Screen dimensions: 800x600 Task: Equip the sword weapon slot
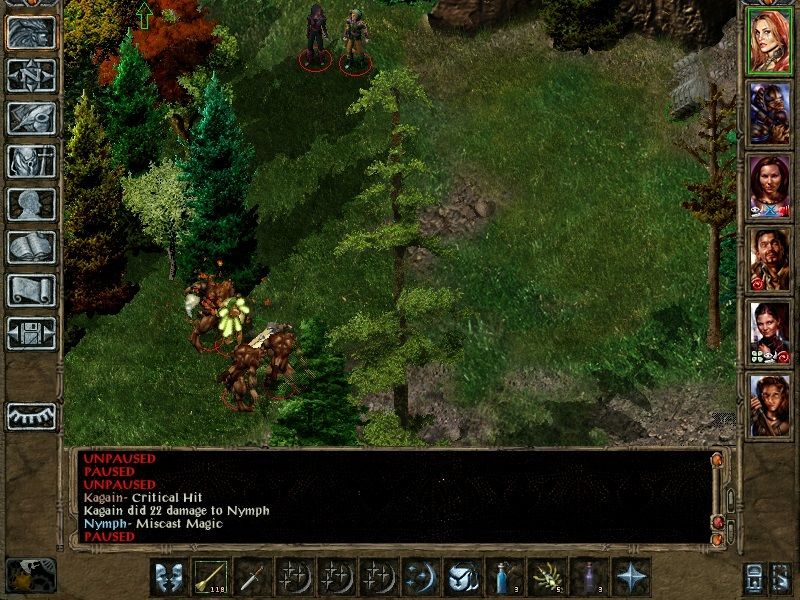click(253, 578)
